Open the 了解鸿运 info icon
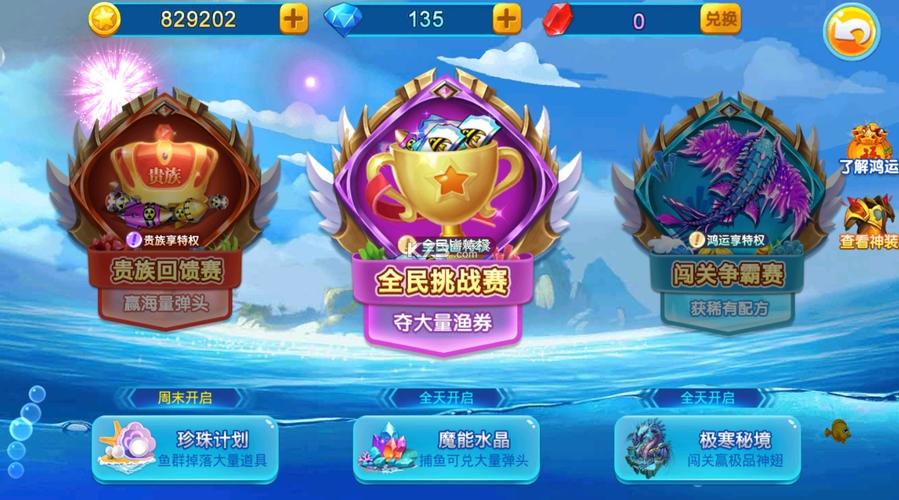Image resolution: width=899 pixels, height=500 pixels. [866, 150]
